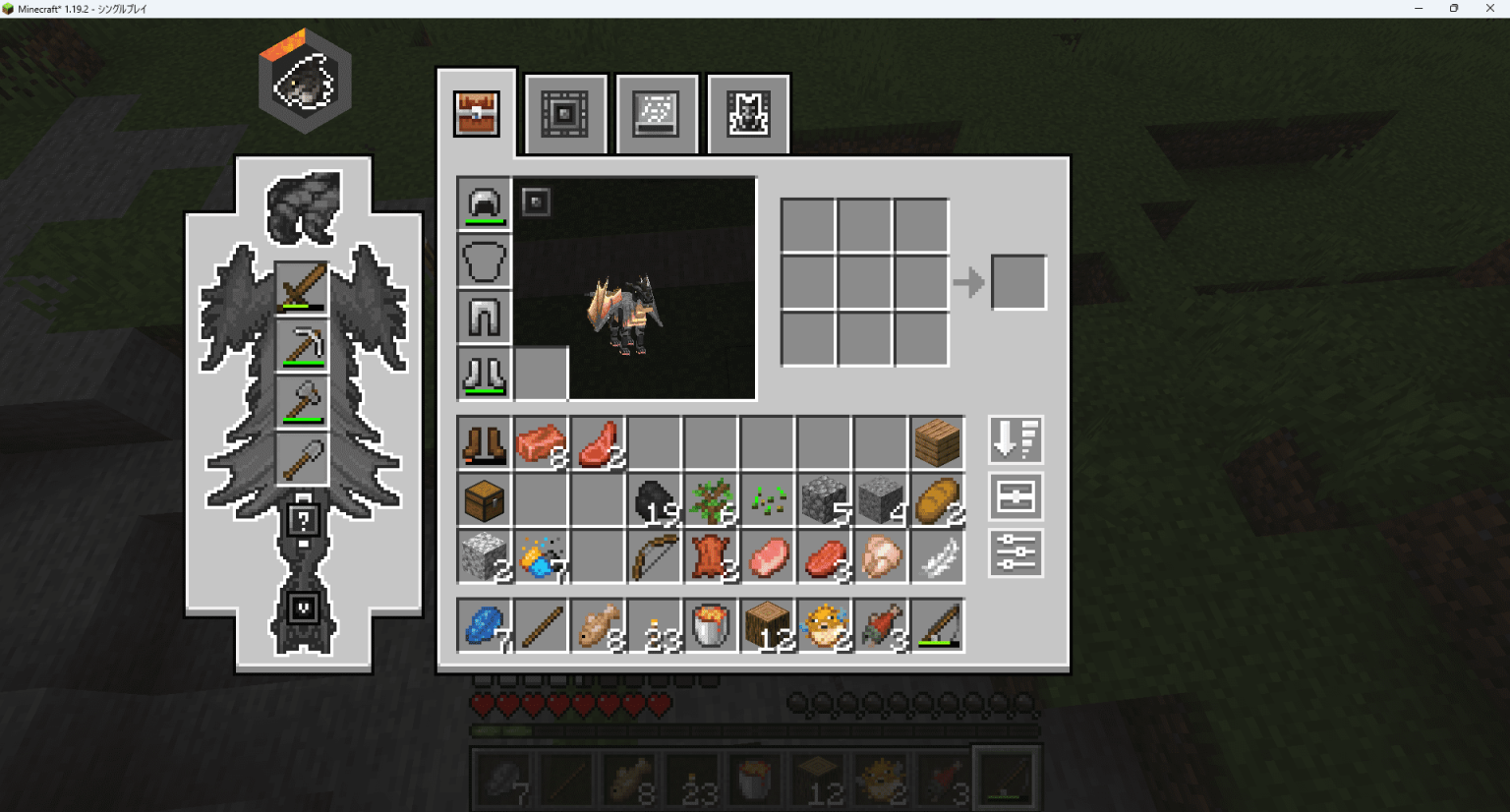Grab the bow from inventory
The height and width of the screenshot is (812, 1510).
pos(655,557)
